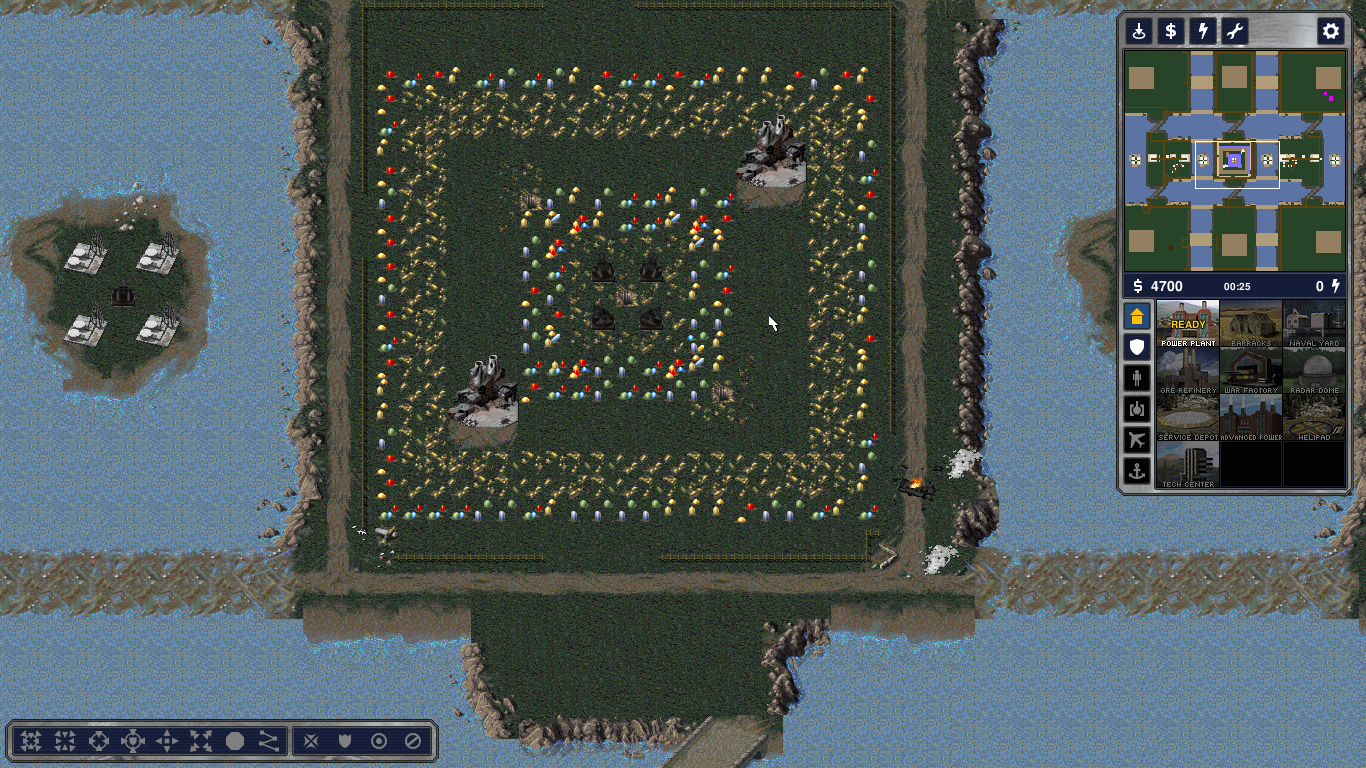Open the settings gear menu

pyautogui.click(x=1330, y=31)
